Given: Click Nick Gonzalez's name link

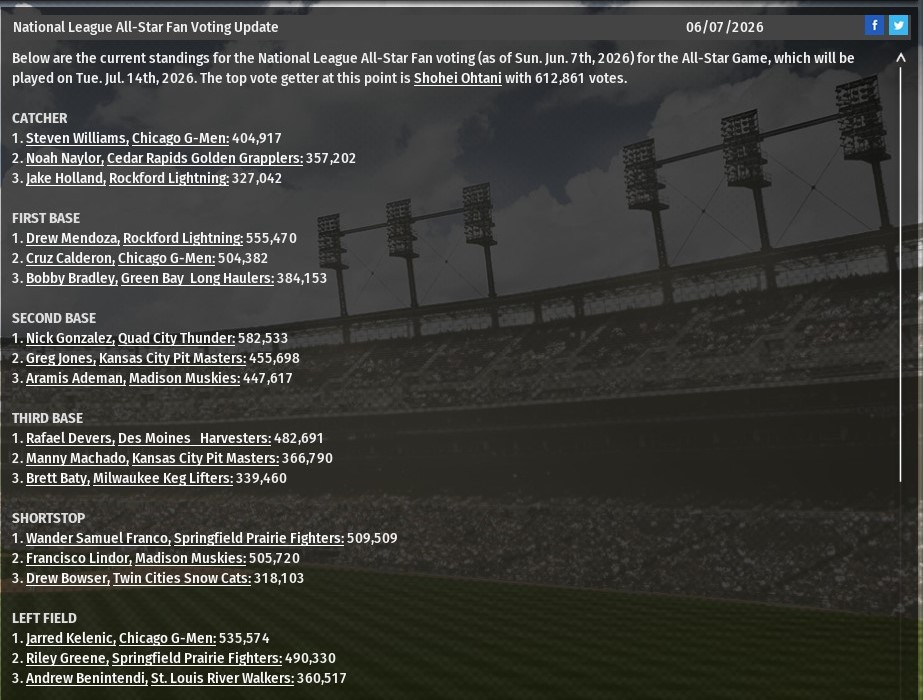Looking at the screenshot, I should (70, 338).
